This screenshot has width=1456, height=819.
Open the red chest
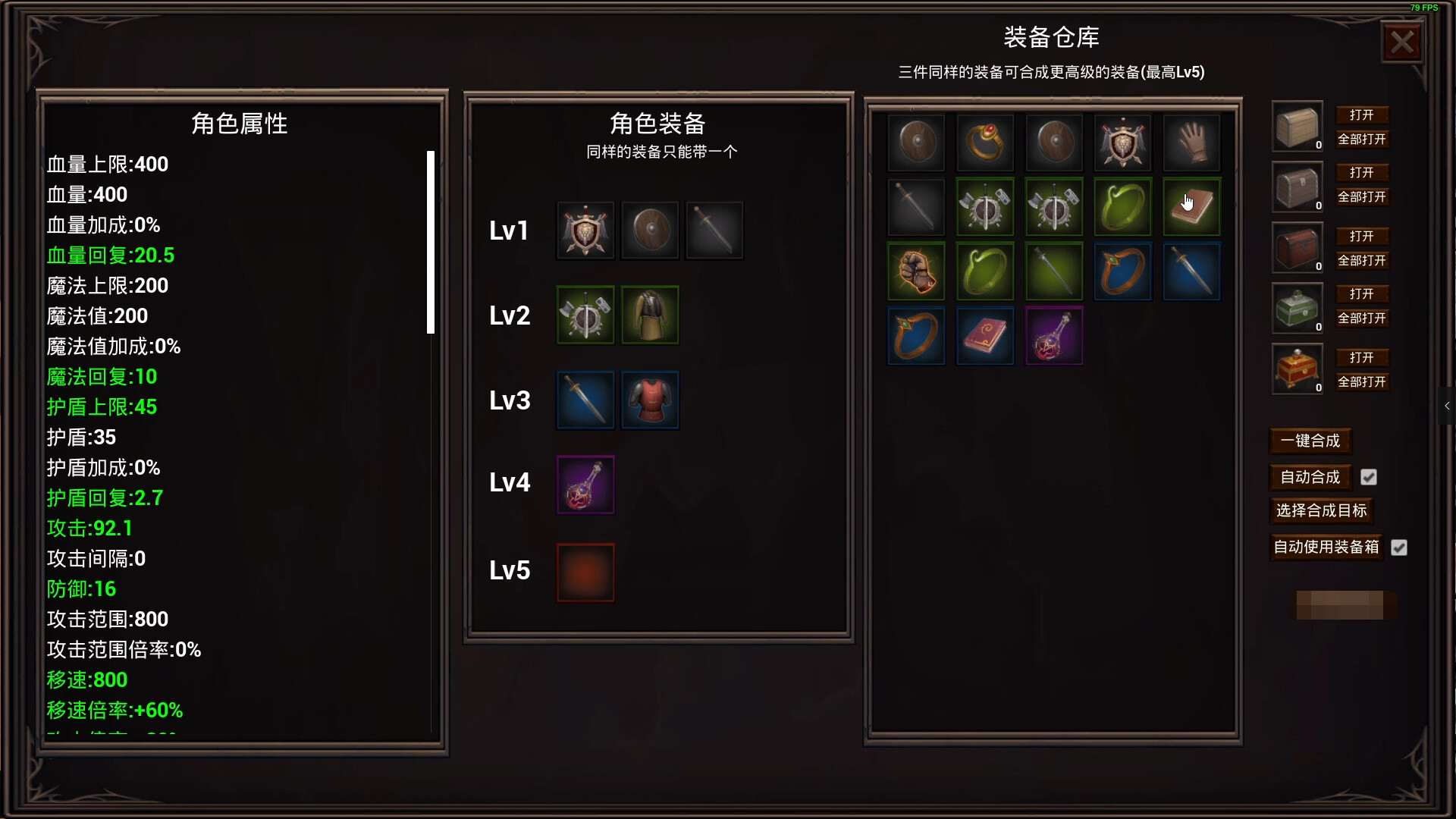coord(1363,236)
